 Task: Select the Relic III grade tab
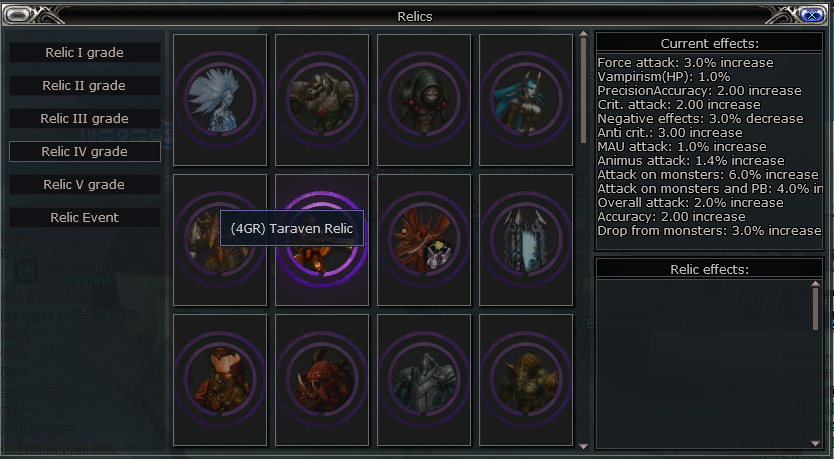click(84, 118)
